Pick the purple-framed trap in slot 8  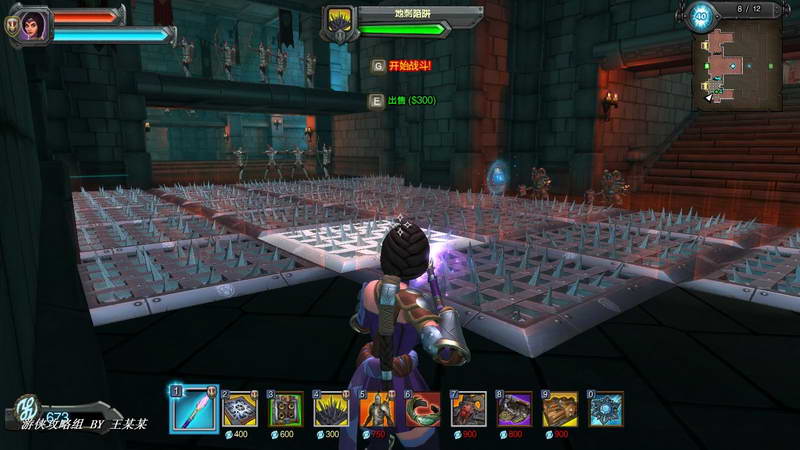click(x=514, y=408)
